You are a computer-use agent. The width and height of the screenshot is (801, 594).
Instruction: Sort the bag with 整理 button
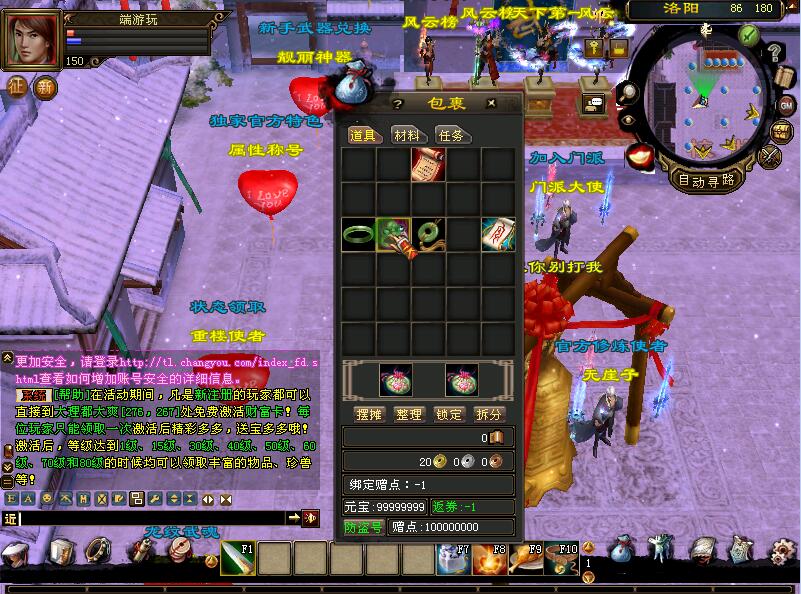pyautogui.click(x=409, y=414)
